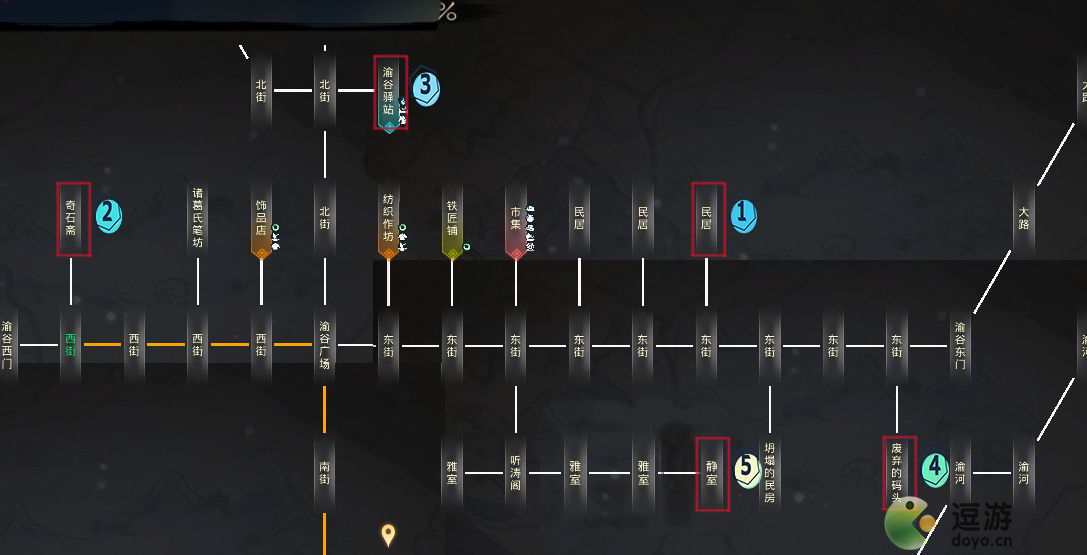The height and width of the screenshot is (555, 1087).
Task: Click the 纺织作坊 map node
Action: (x=388, y=219)
